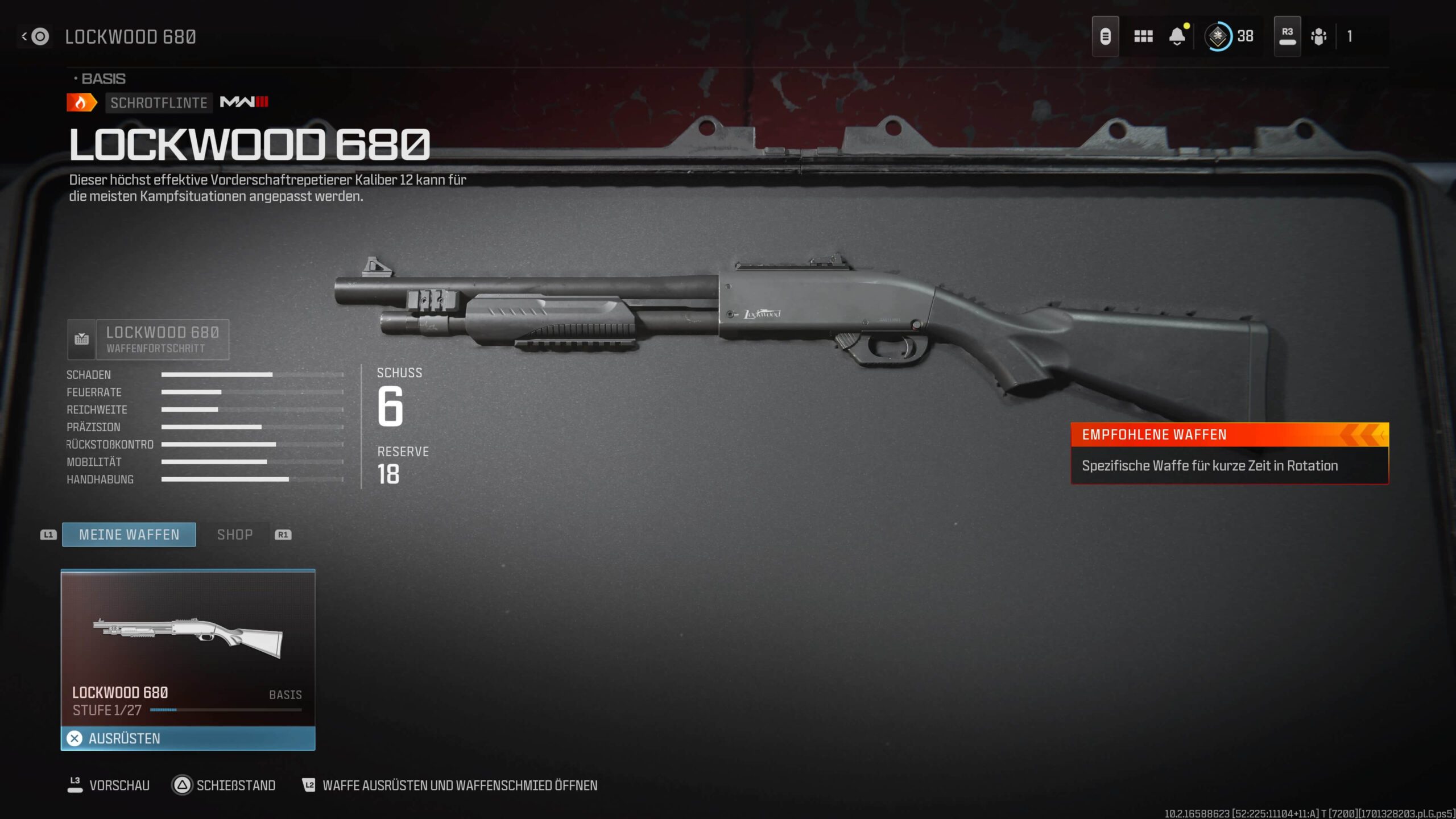
Task: Click the battle pass token icon
Action: click(1105, 36)
